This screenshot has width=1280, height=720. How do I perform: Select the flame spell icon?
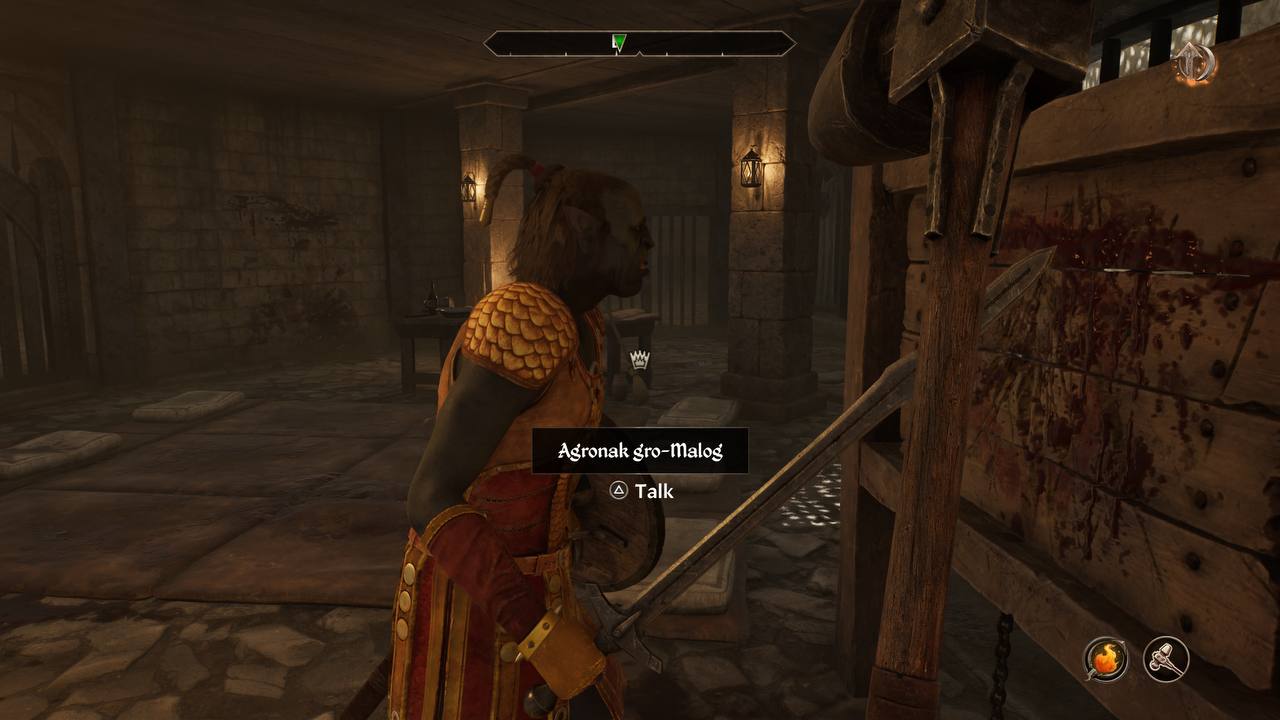click(x=1105, y=660)
